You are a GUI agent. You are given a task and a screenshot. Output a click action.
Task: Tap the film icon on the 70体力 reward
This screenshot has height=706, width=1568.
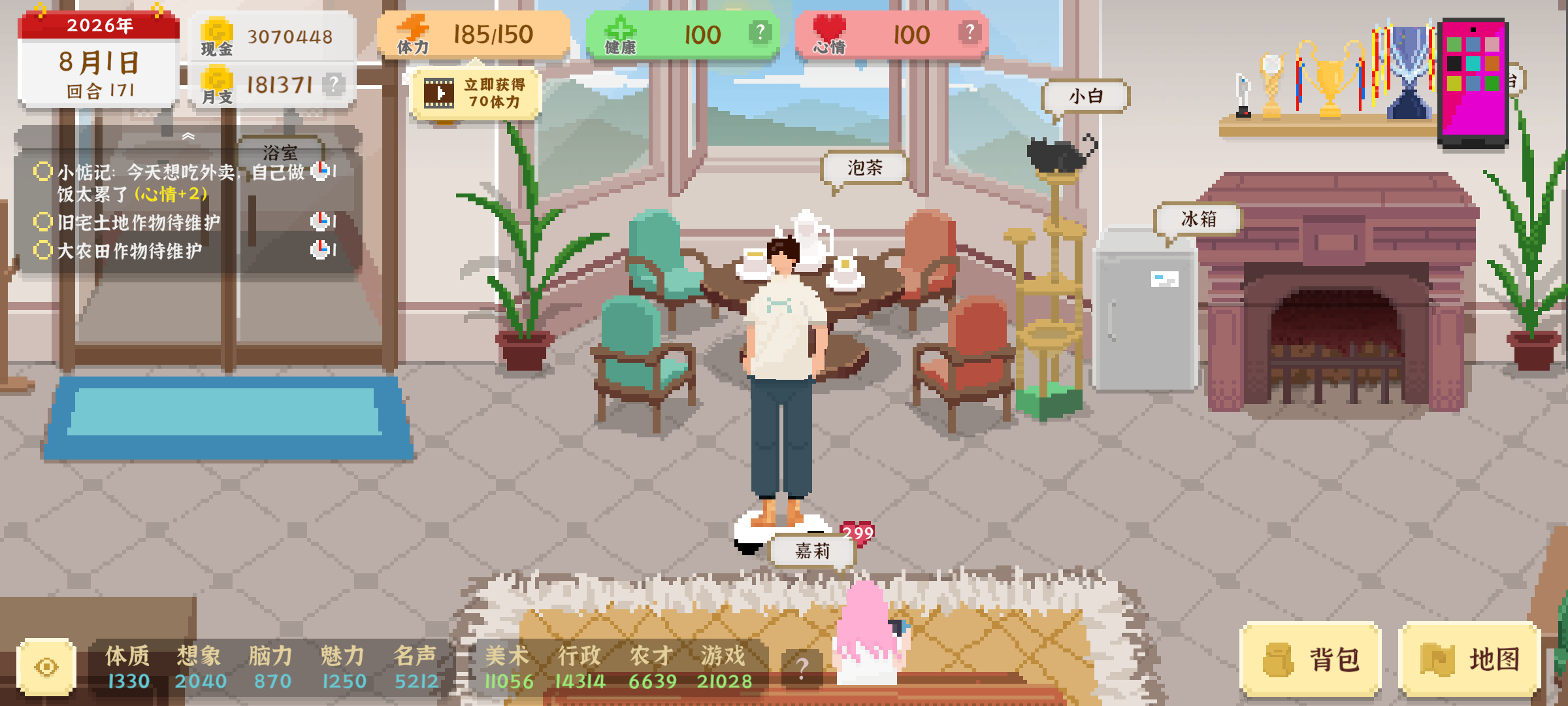pyautogui.click(x=439, y=92)
